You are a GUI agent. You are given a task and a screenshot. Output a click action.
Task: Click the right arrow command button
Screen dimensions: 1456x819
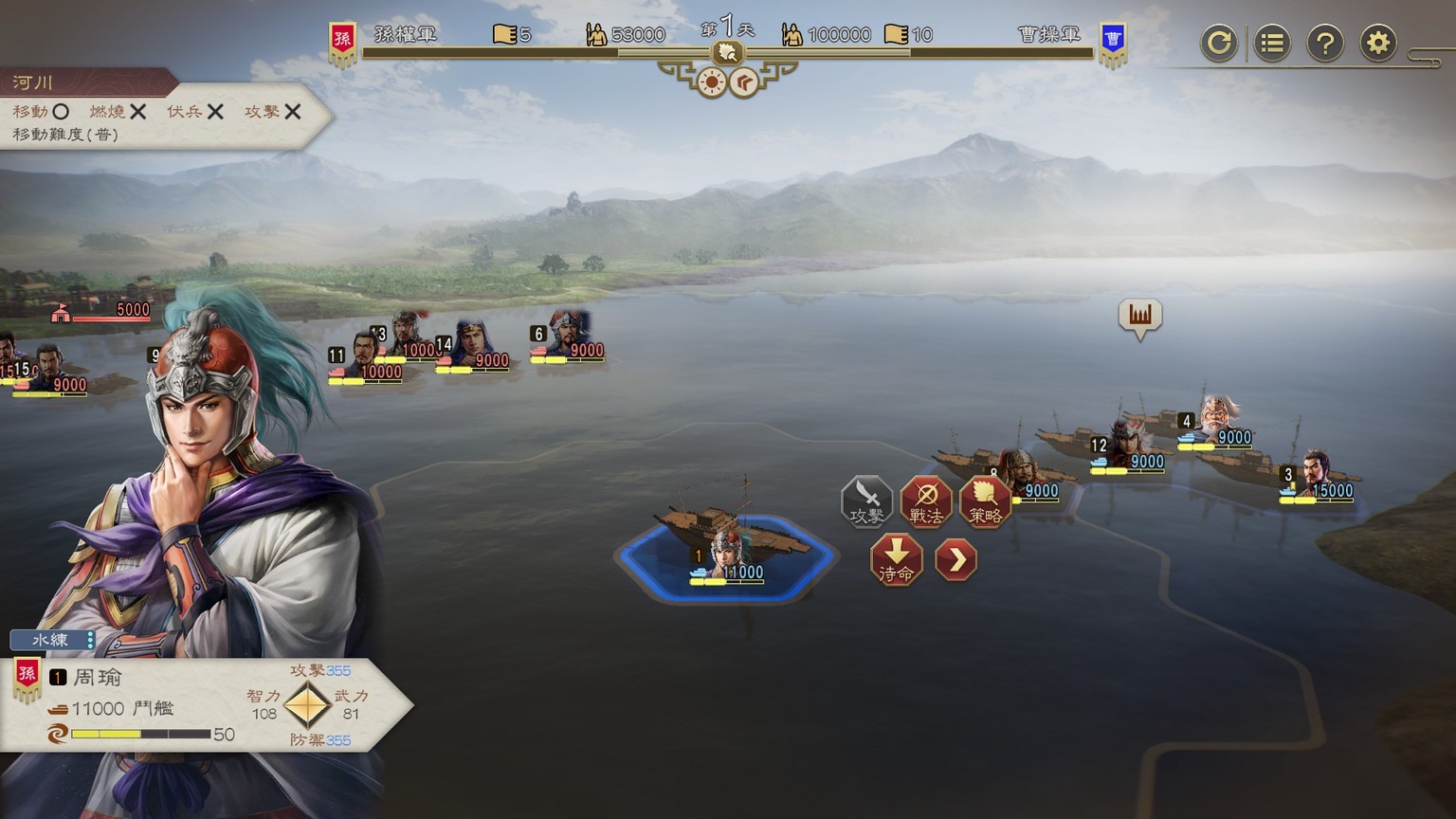click(955, 560)
